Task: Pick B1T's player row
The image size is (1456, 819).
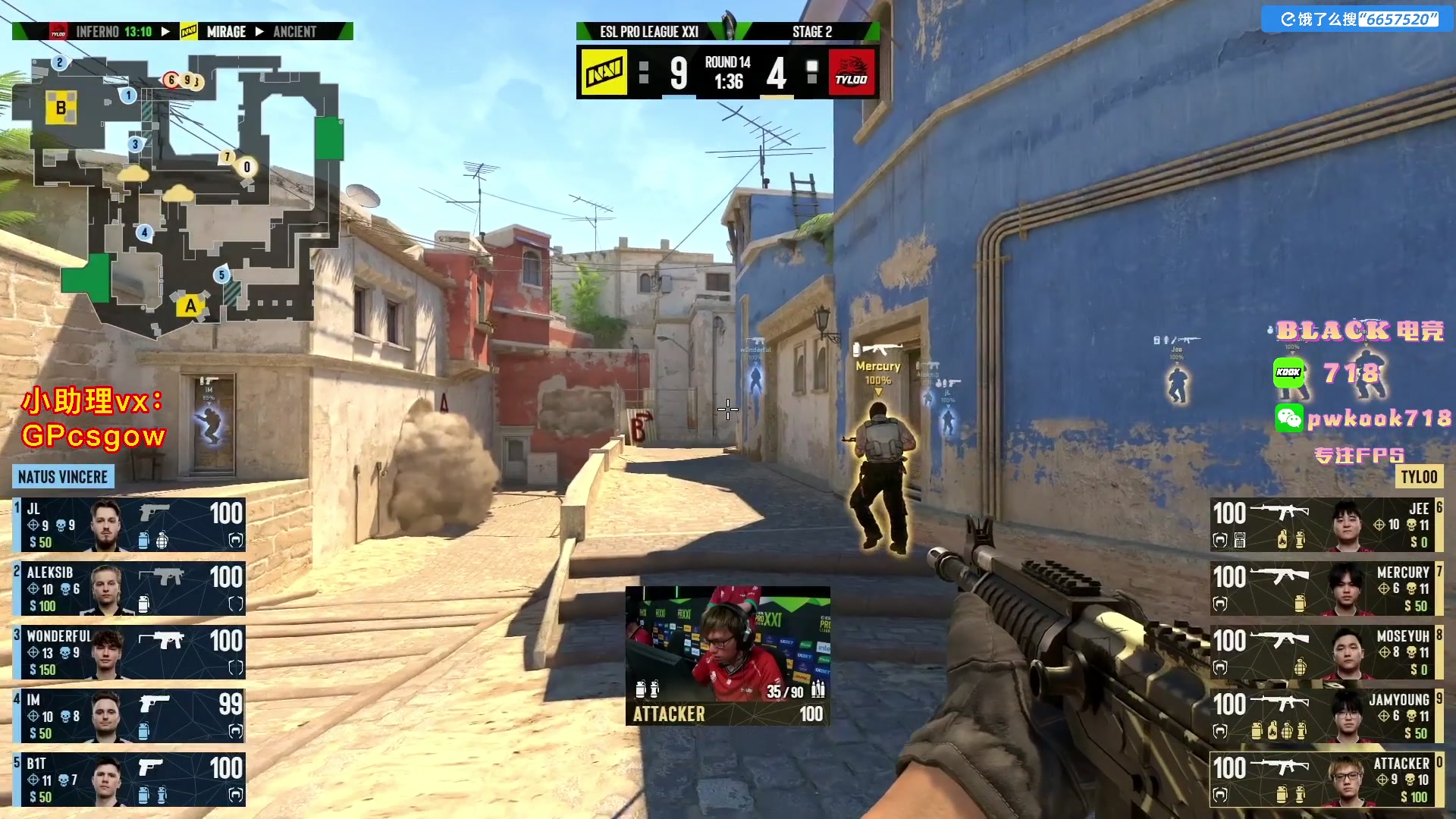Action: coord(129,780)
